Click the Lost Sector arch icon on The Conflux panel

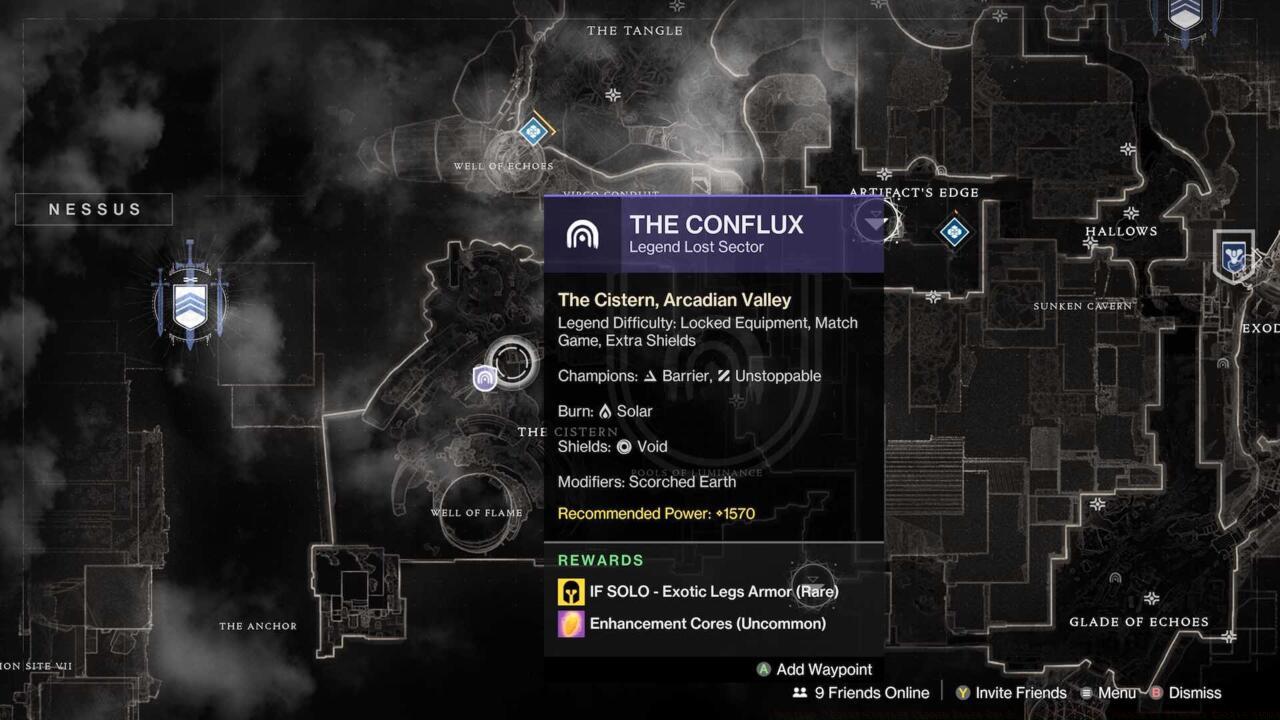click(x=584, y=234)
